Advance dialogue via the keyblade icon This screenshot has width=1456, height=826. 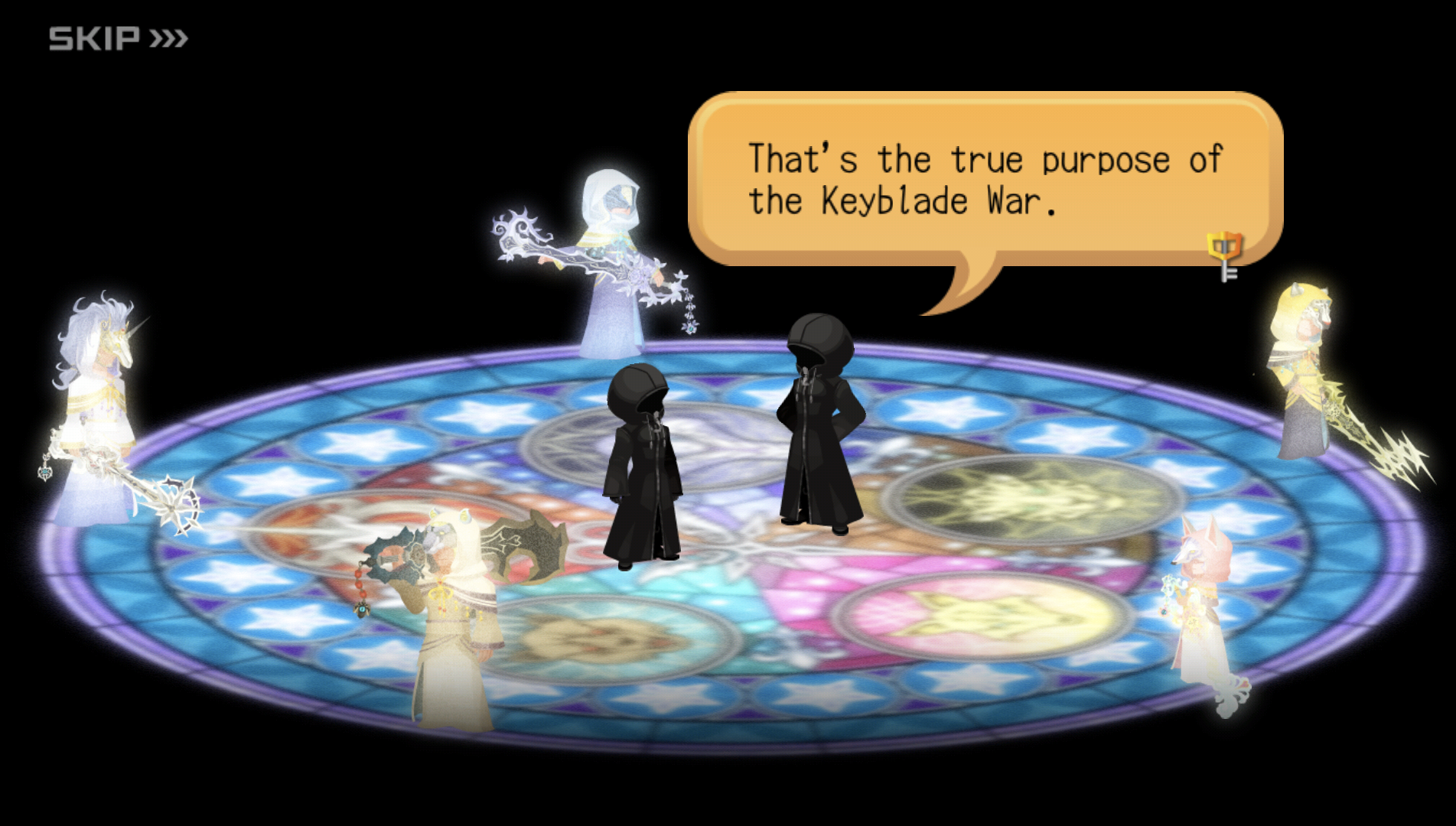pos(1225,255)
